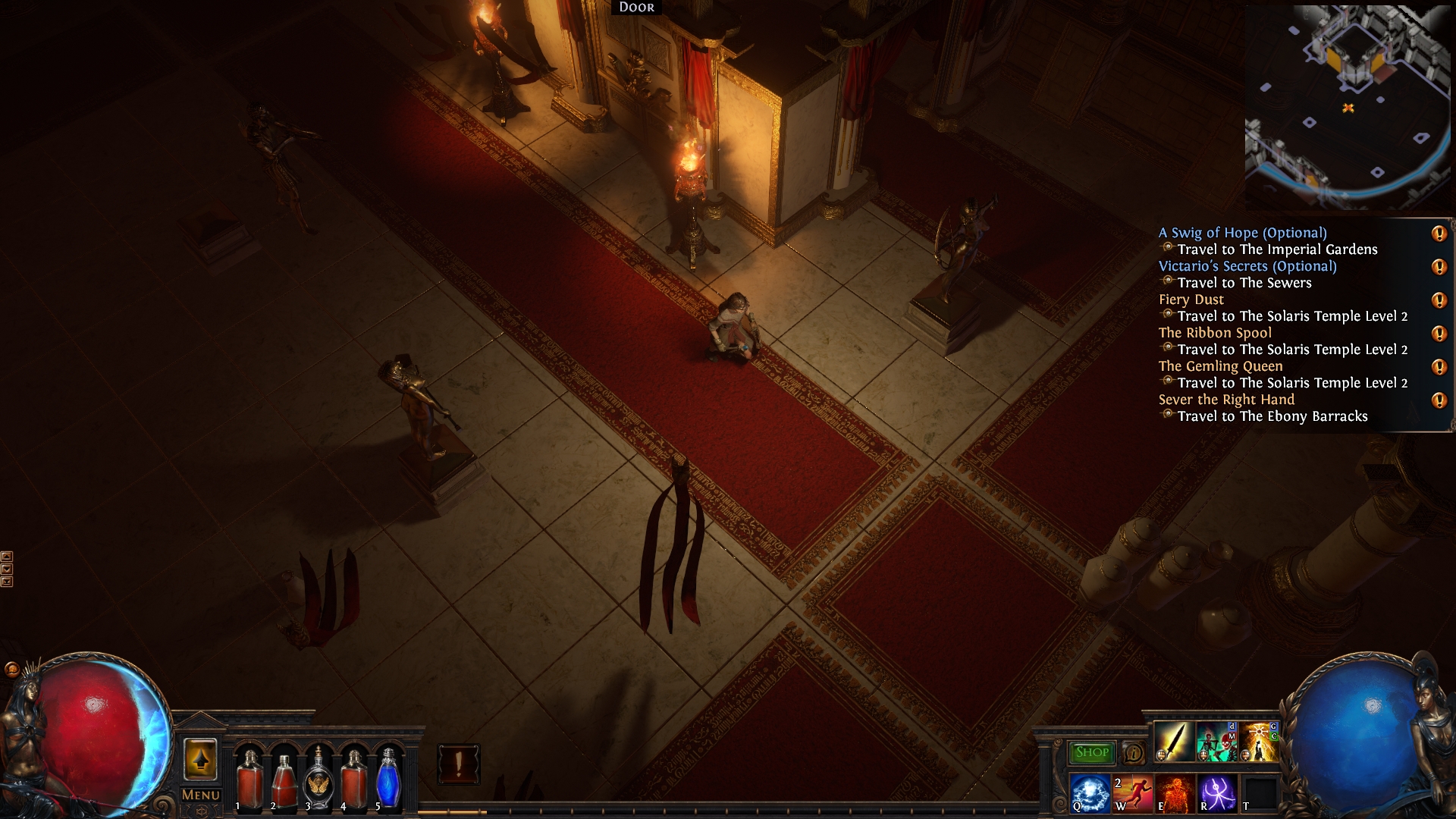Activate the burning figure skill on E

[1174, 792]
